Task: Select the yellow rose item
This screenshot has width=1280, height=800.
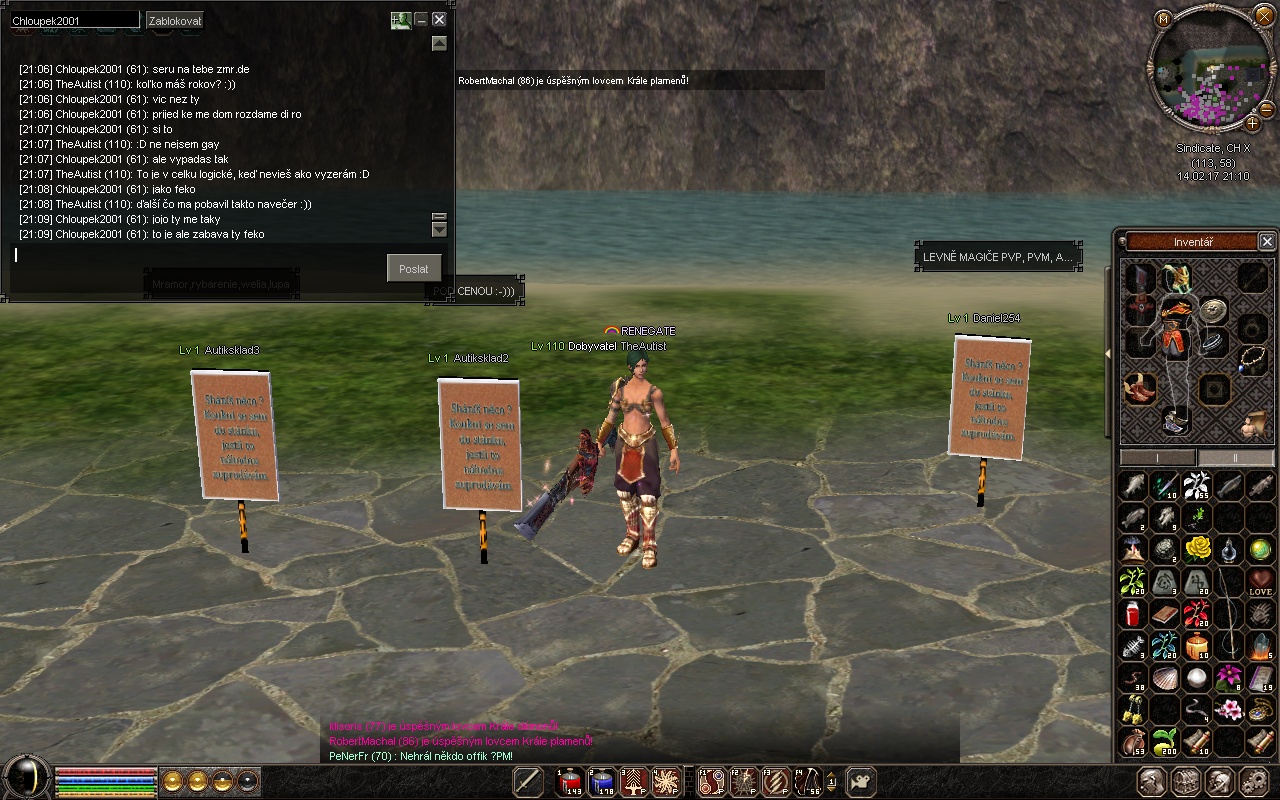Action: coord(1197,548)
